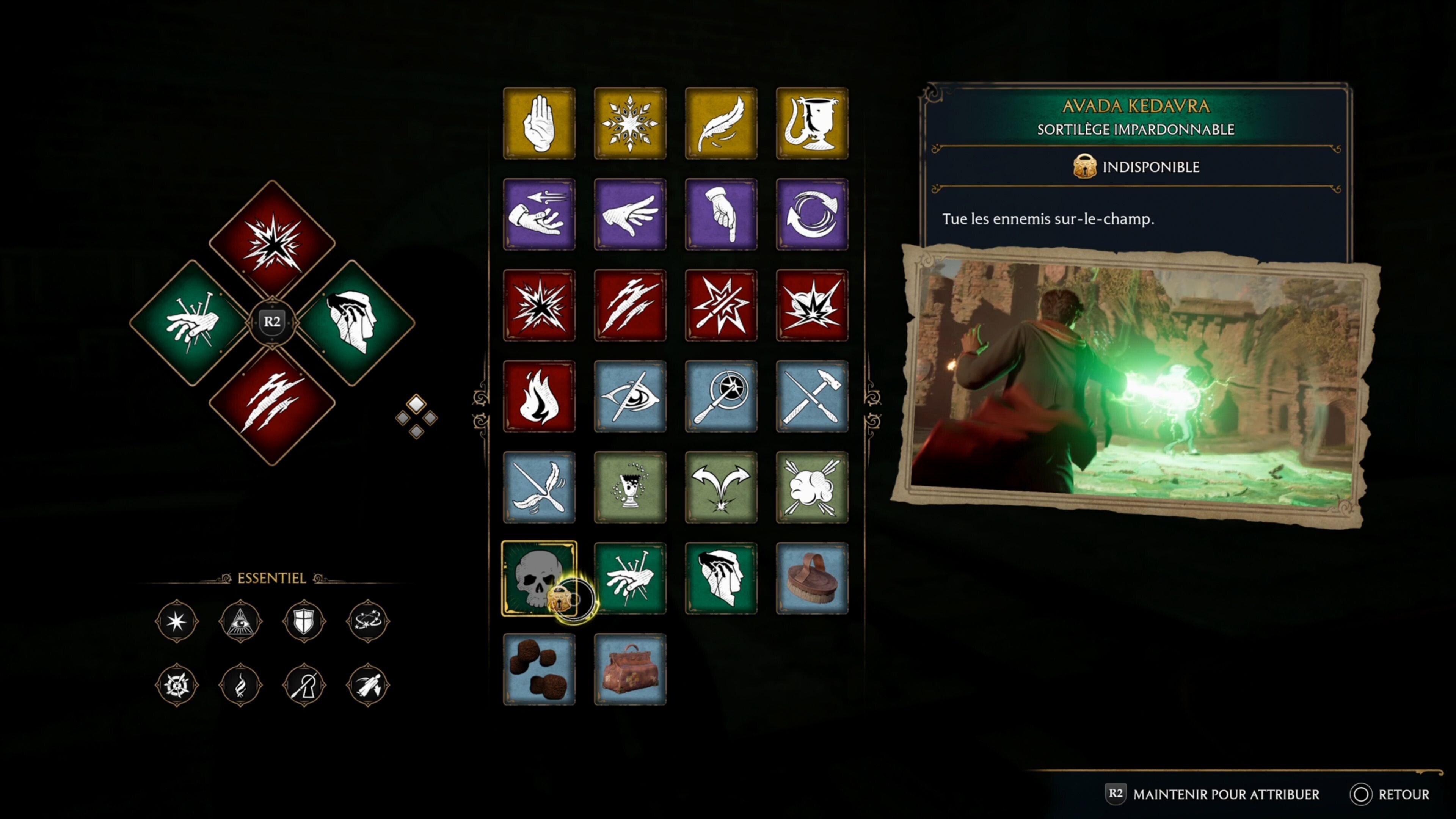Select the red Bombarda explosion spell
1456x819 pixels.
click(x=812, y=305)
